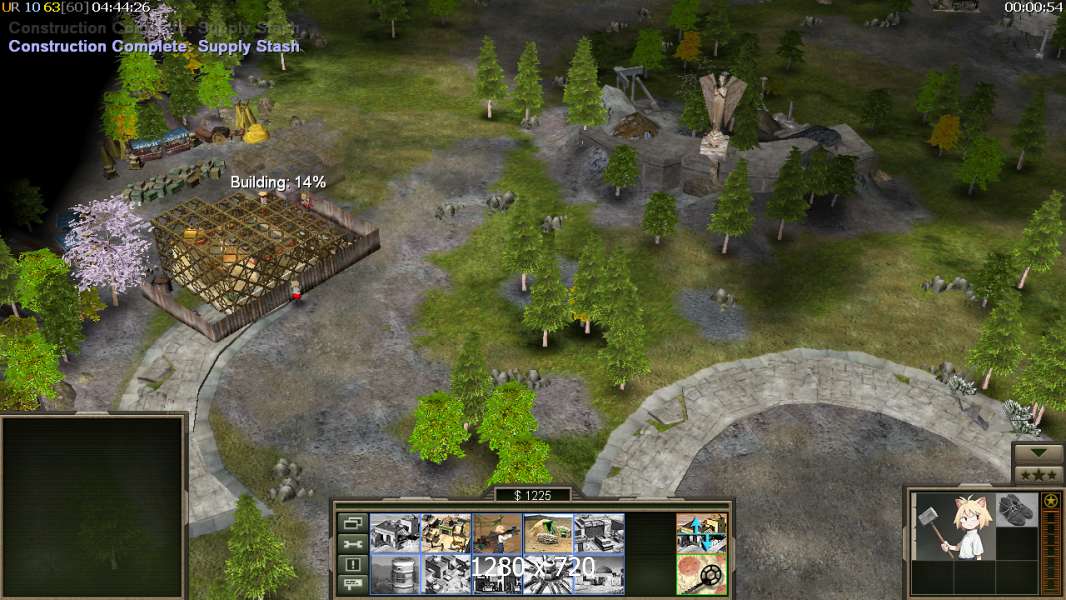Click the overlapping windows button

(x=352, y=523)
